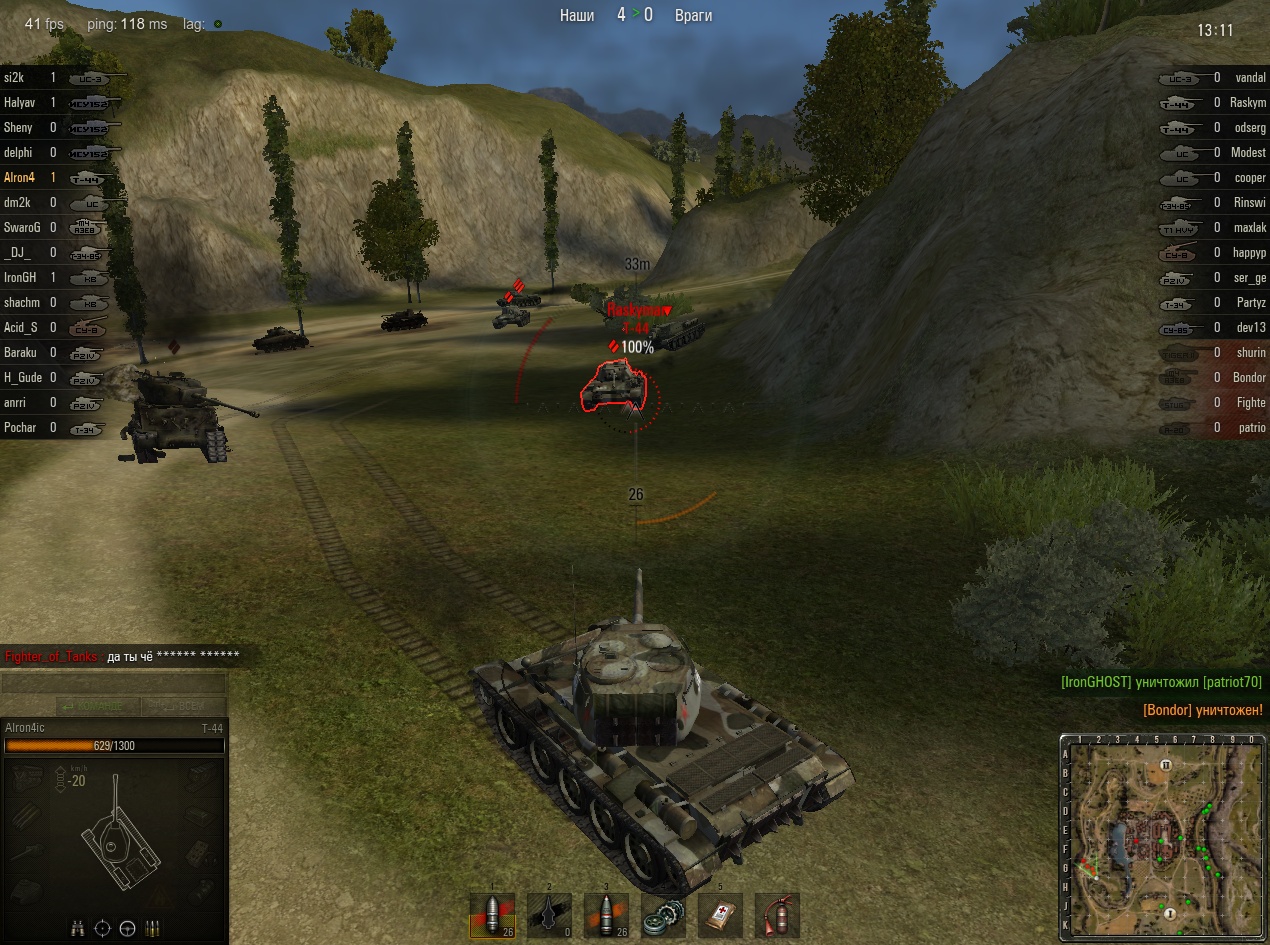Select the high-explosive shell in slot 3
1270x945 pixels.
[x=606, y=914]
